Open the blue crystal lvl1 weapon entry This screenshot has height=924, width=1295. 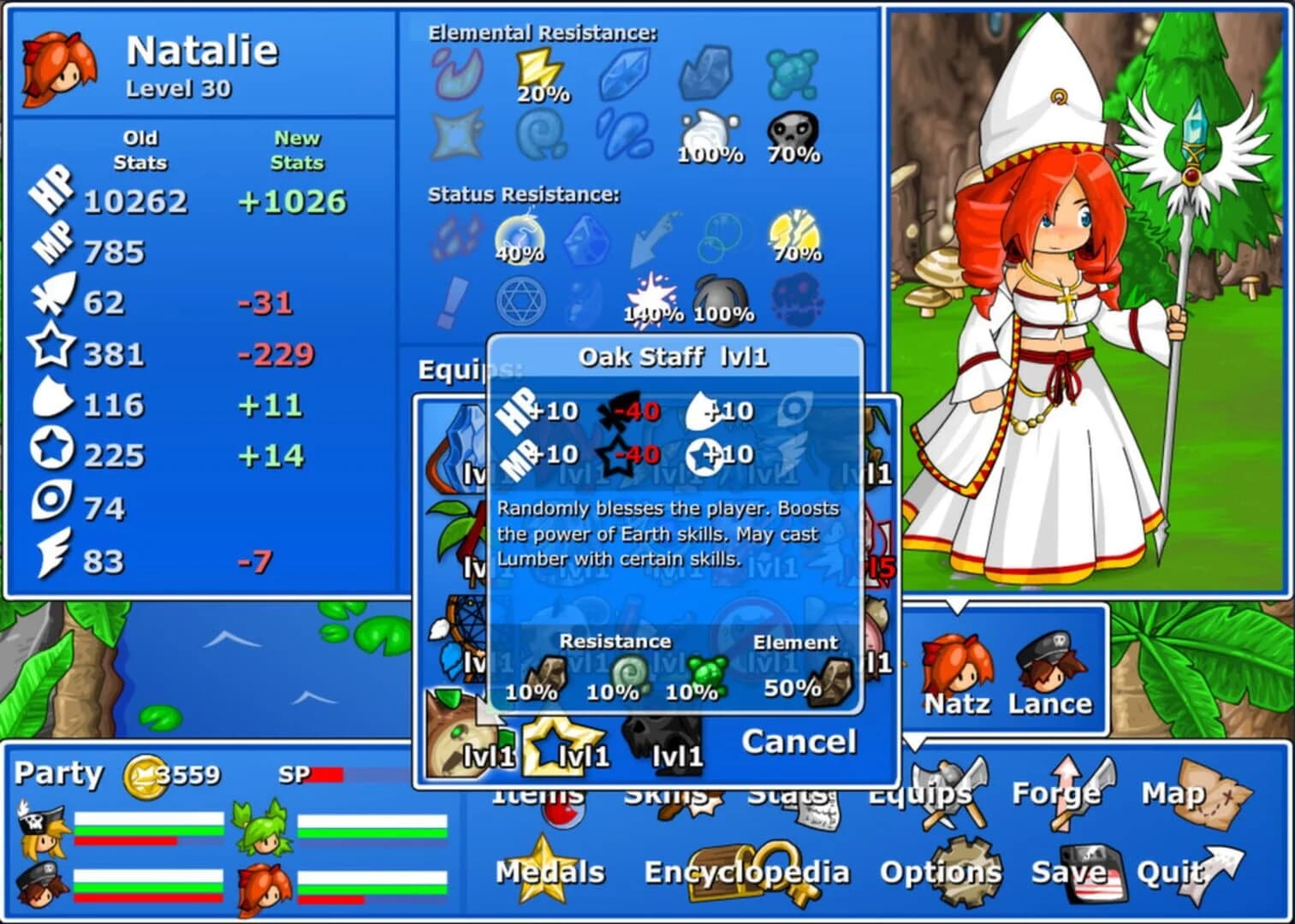coord(462,445)
